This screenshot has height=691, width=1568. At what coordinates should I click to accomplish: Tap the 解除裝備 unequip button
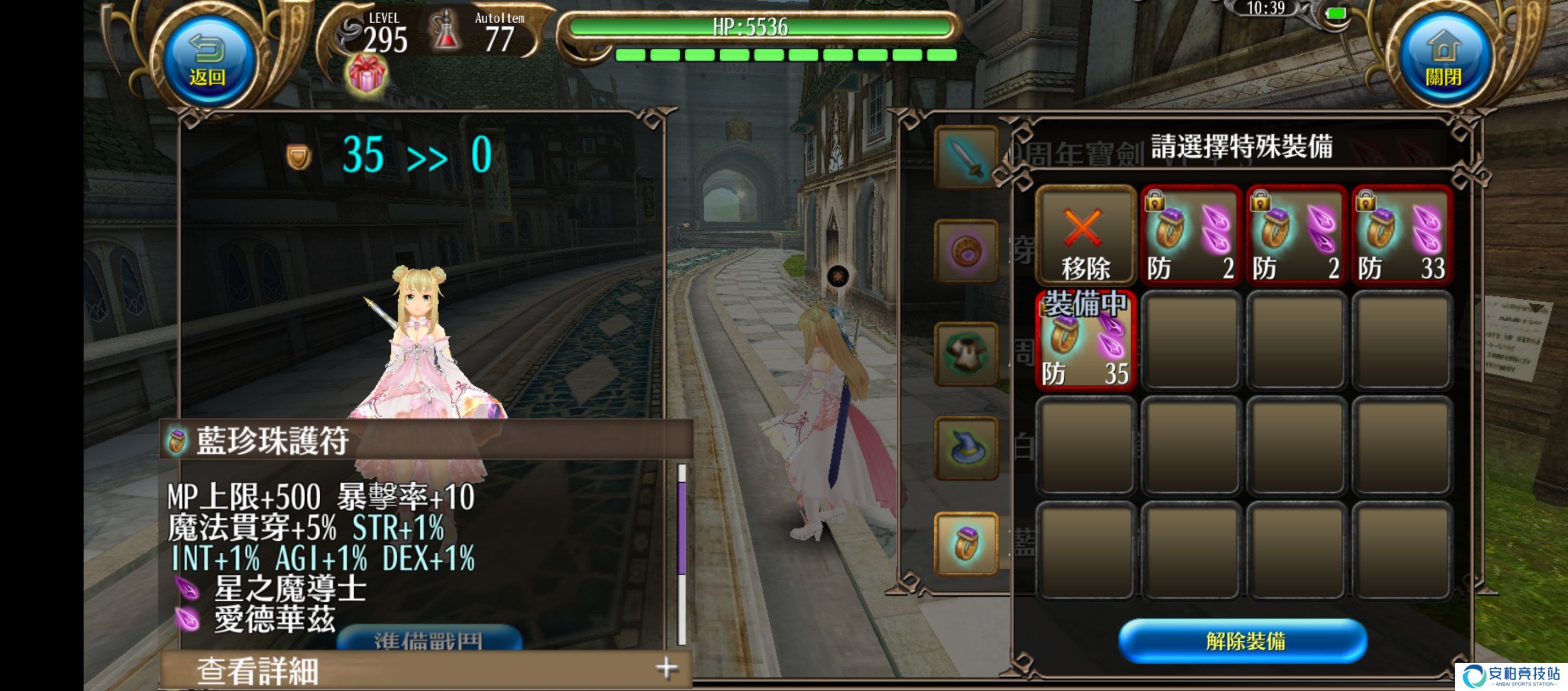(x=1244, y=641)
